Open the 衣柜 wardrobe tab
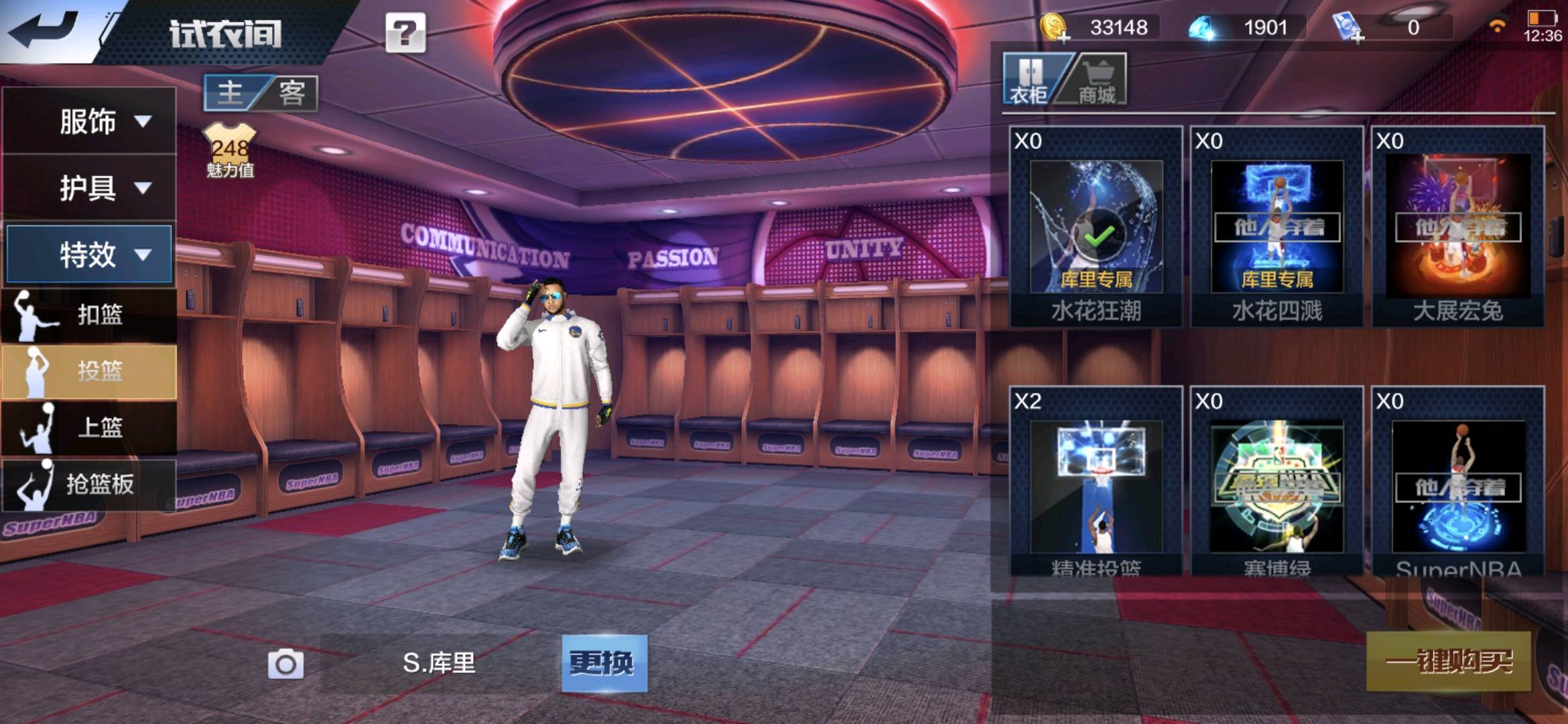This screenshot has width=1568, height=724. (1029, 81)
